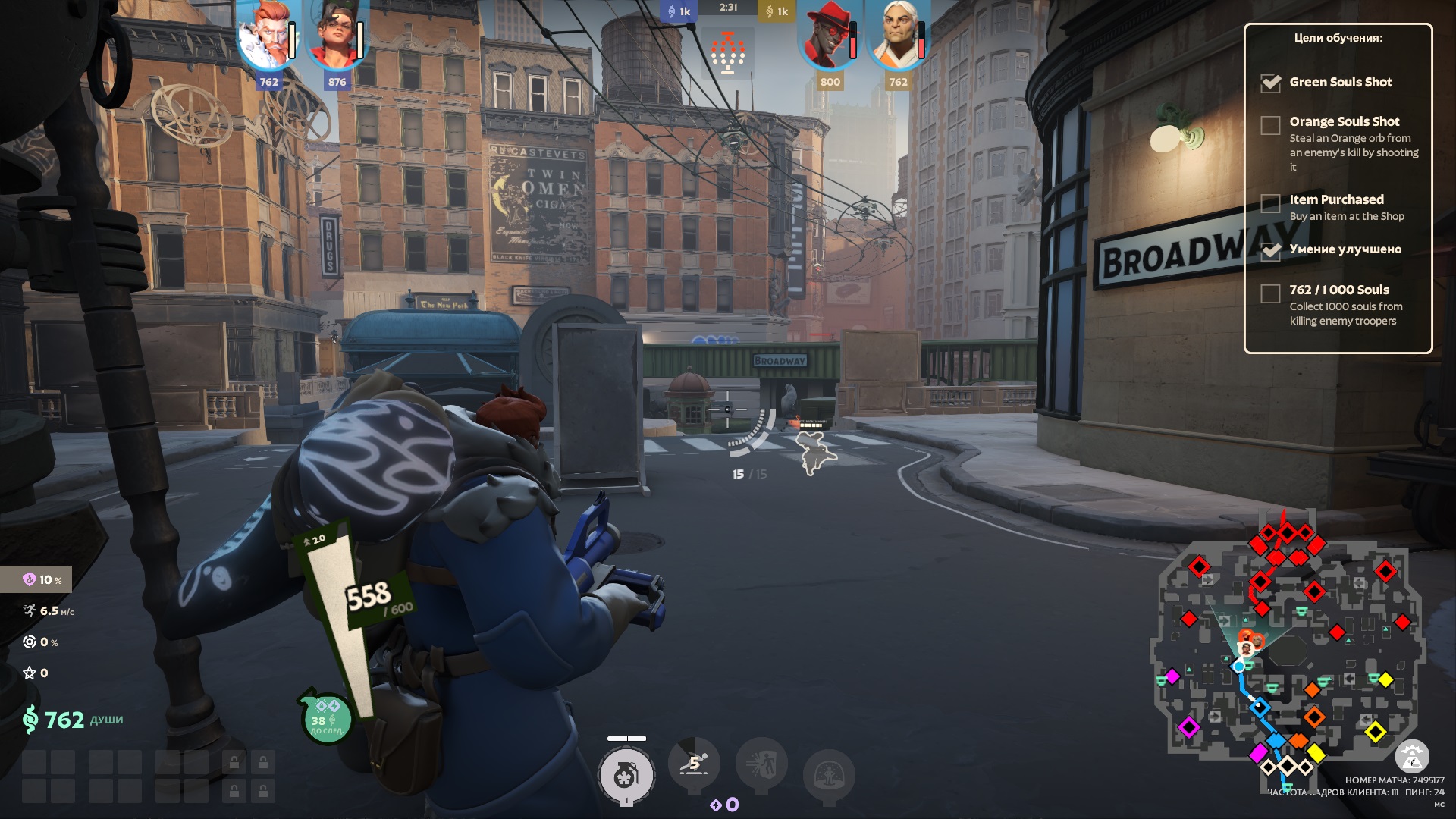Toggle the Green Souls Shot objective checkbox
Viewport: 1456px width, 819px height.
pos(1271,83)
